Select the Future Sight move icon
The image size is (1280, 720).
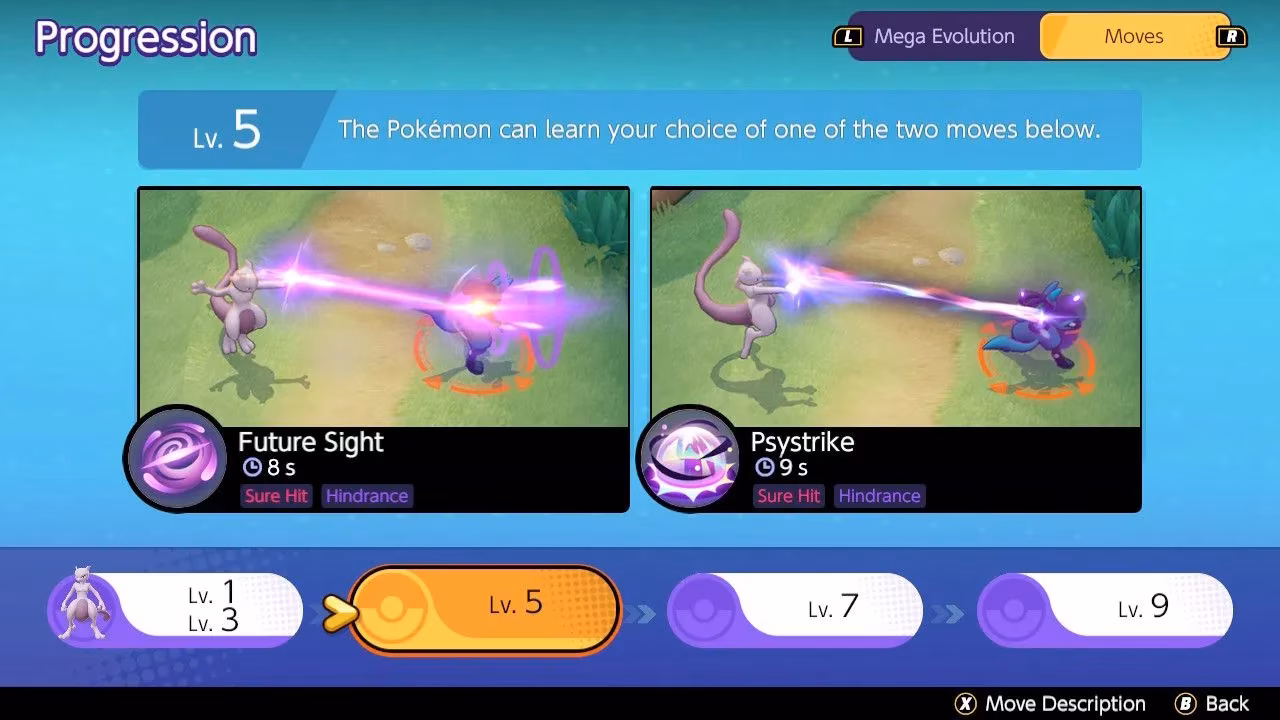click(x=176, y=459)
